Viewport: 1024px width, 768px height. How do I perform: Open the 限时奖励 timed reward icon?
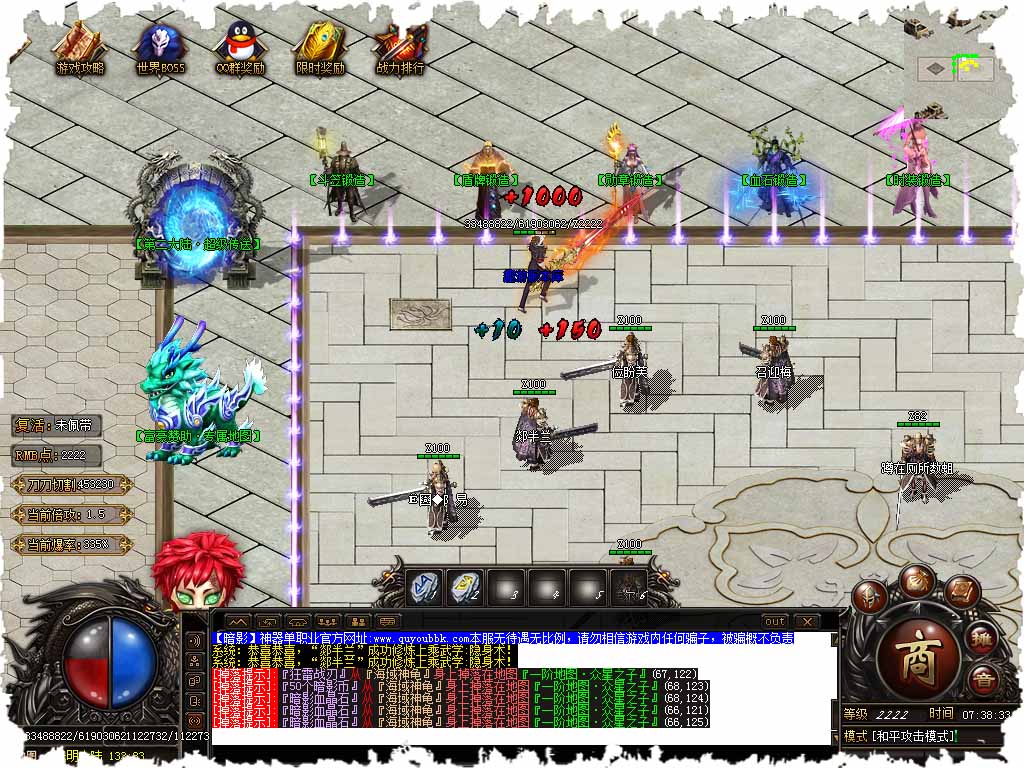(x=320, y=46)
